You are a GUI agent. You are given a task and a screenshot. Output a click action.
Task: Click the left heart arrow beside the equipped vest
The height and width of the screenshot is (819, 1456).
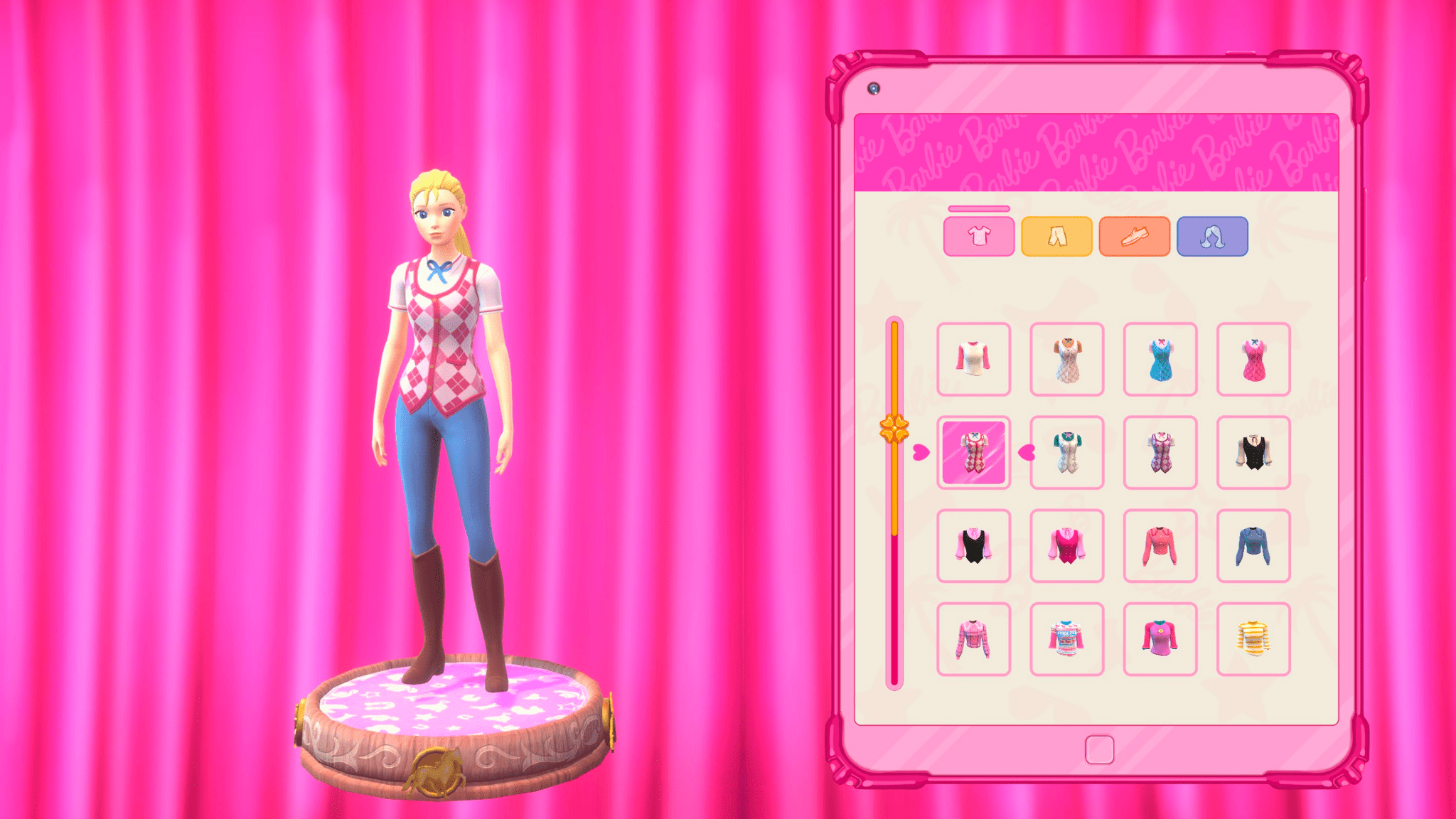[921, 453]
